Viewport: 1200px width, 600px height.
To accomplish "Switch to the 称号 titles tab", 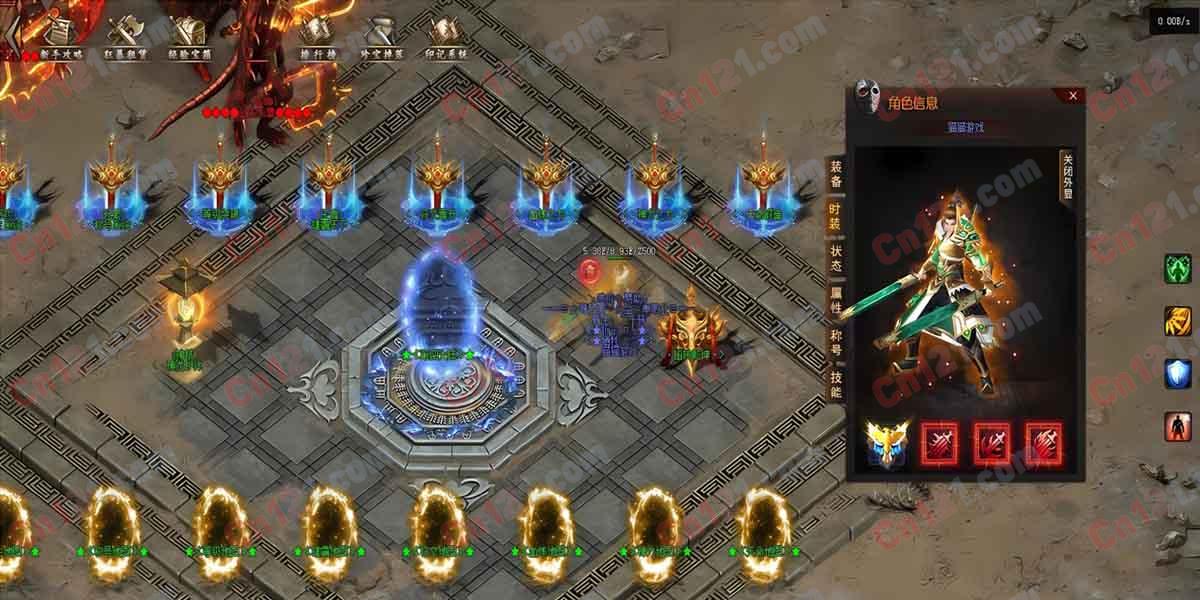I will [836, 341].
